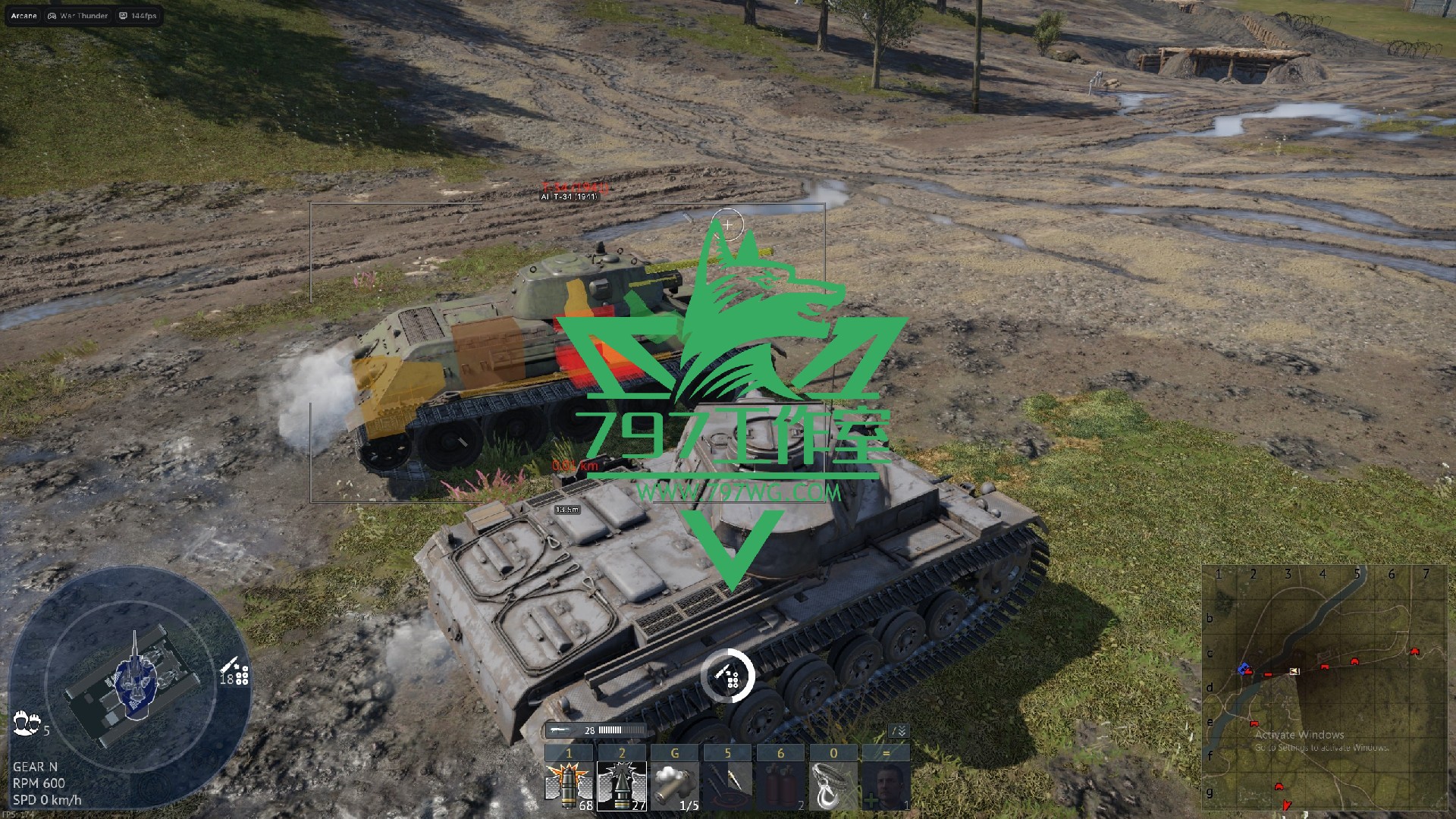This screenshot has width=1456, height=819.
Task: Collapse the action bar with the chevron button
Action: click(x=899, y=731)
